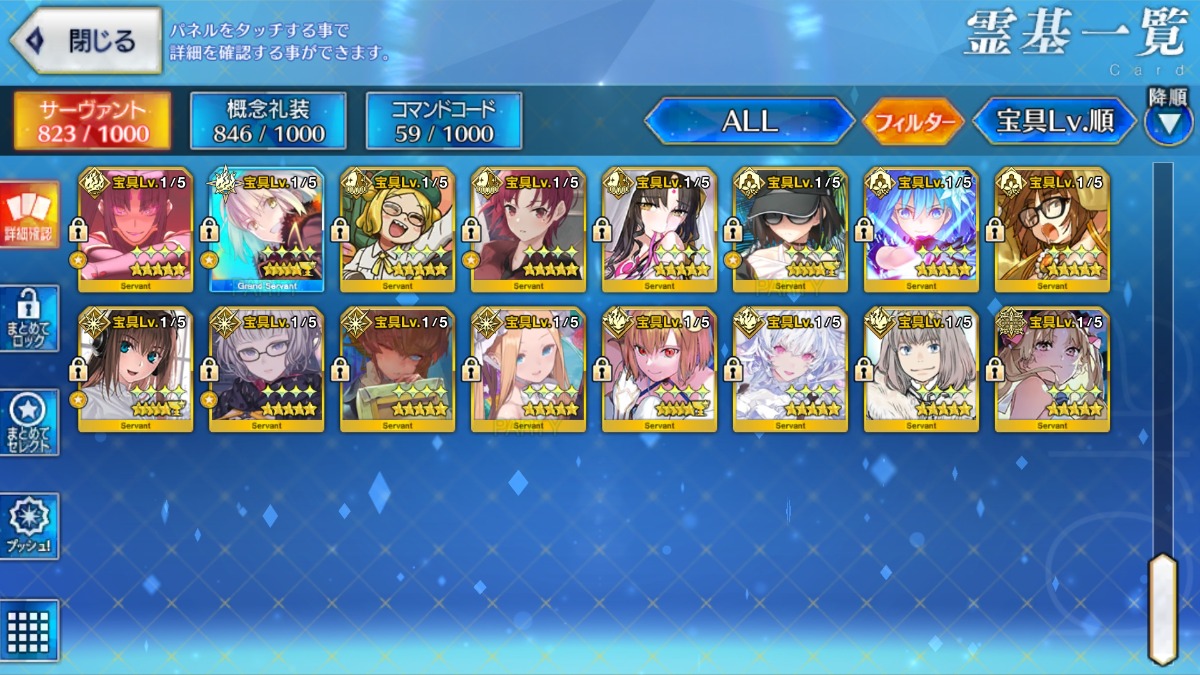Toggle the 降順 descending arrow

click(1167, 124)
